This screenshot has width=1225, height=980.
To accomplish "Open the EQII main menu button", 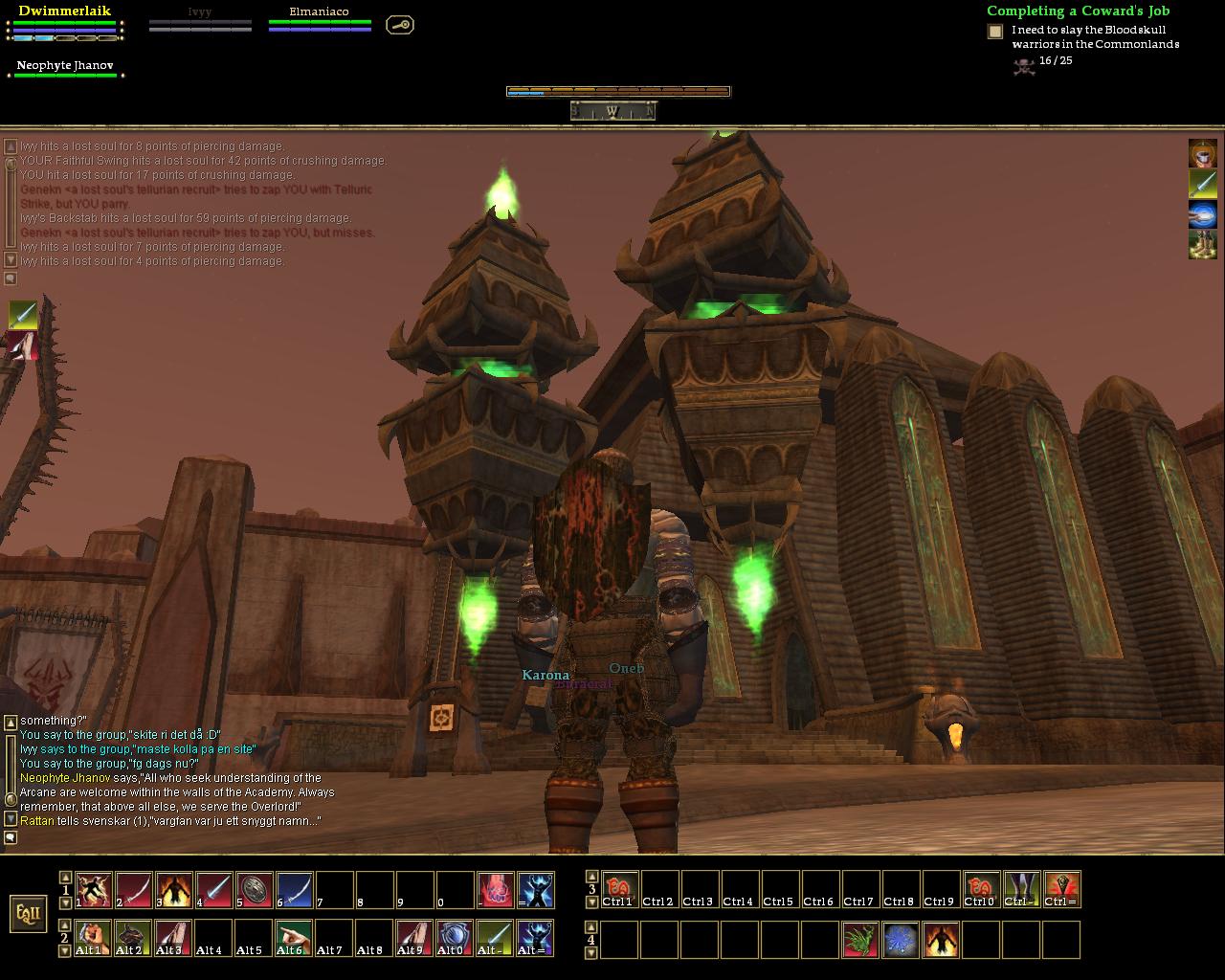I will coord(29,913).
